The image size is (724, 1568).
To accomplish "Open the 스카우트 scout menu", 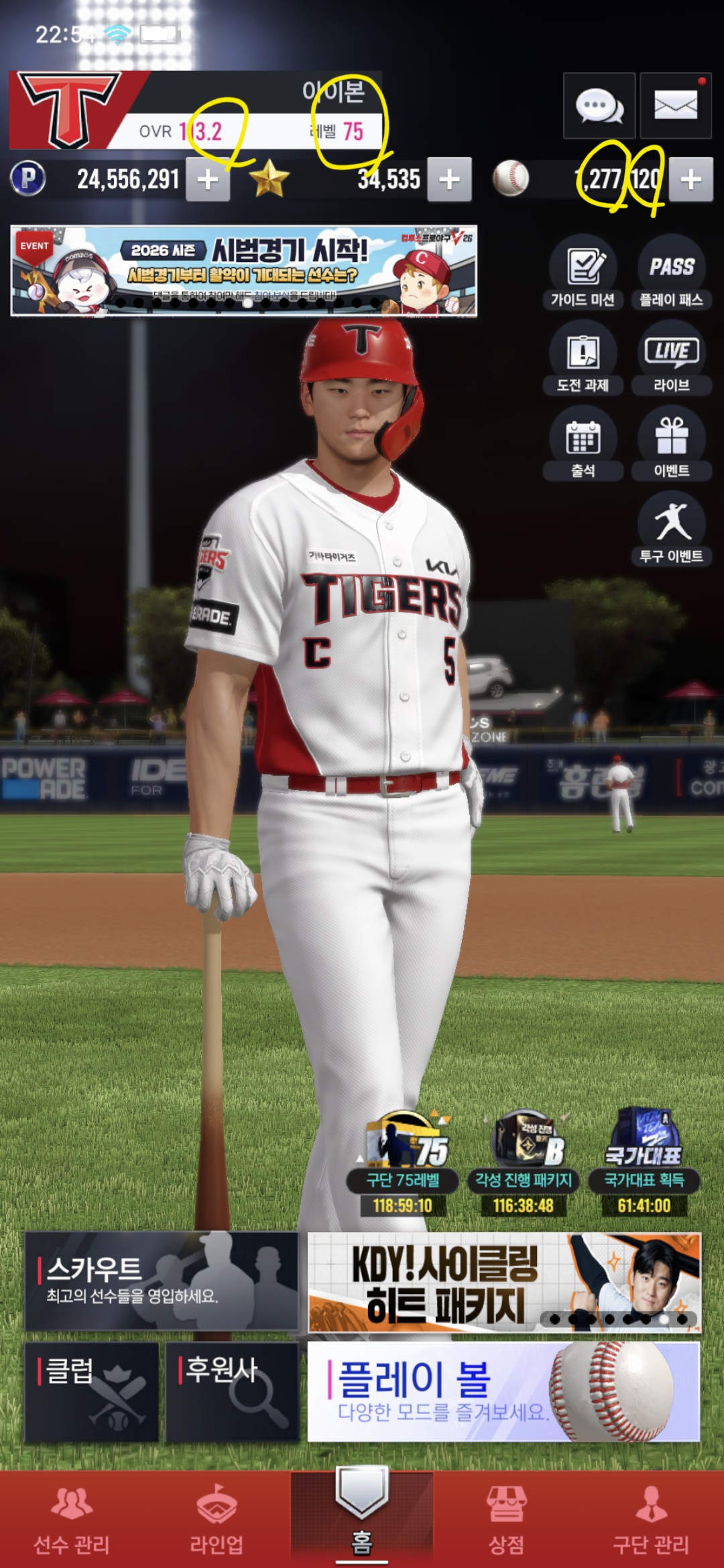I will (x=161, y=1281).
